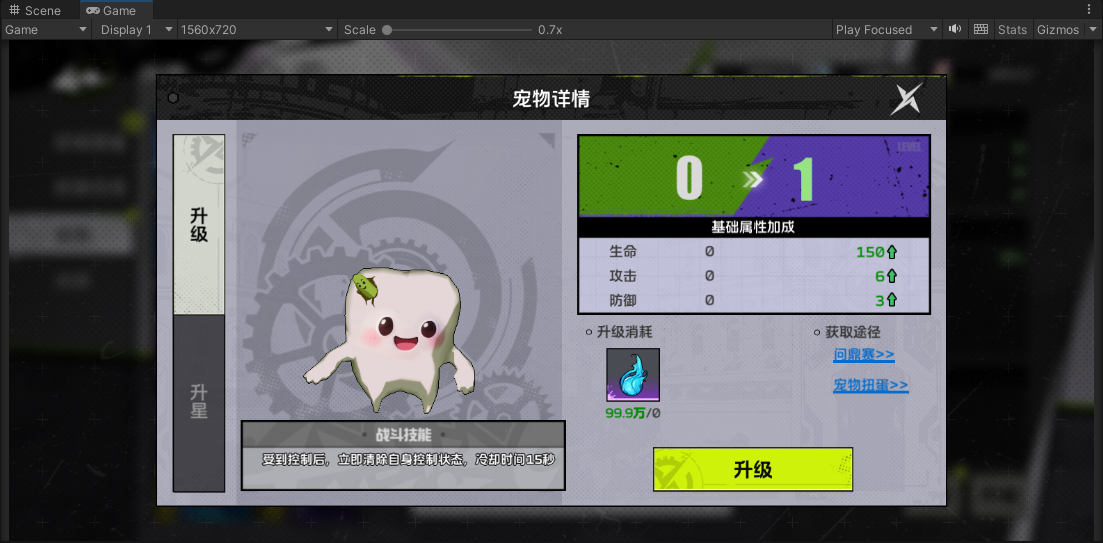Open the 问鼎赛 source link

point(863,355)
